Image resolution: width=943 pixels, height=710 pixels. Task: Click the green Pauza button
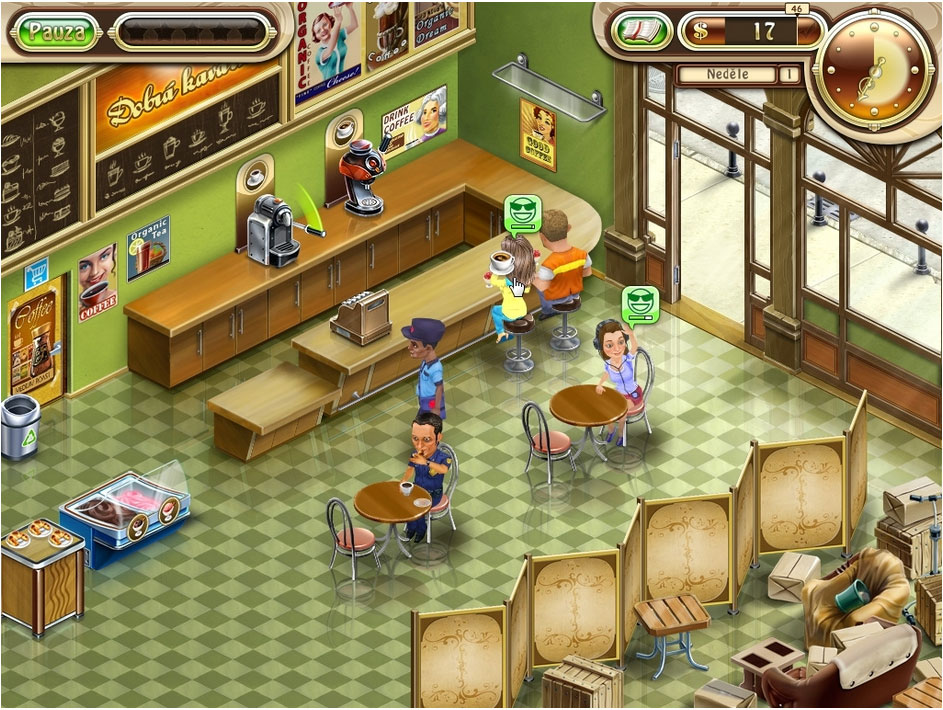tap(57, 31)
